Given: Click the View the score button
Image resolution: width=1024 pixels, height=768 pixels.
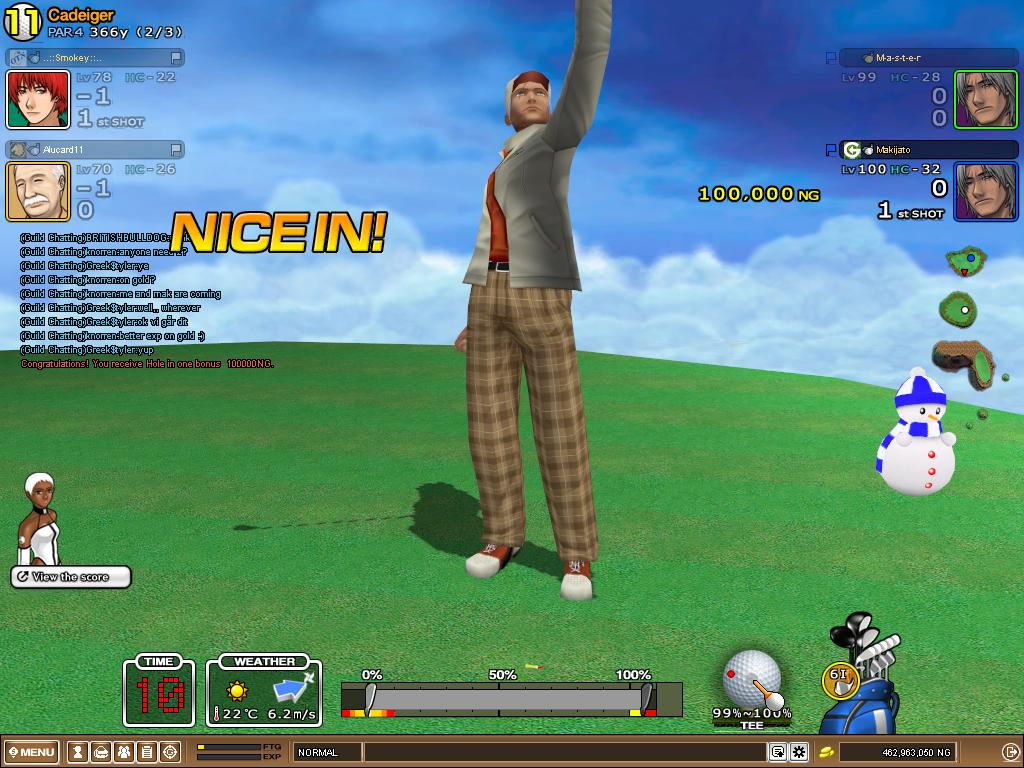Looking at the screenshot, I should 71,577.
